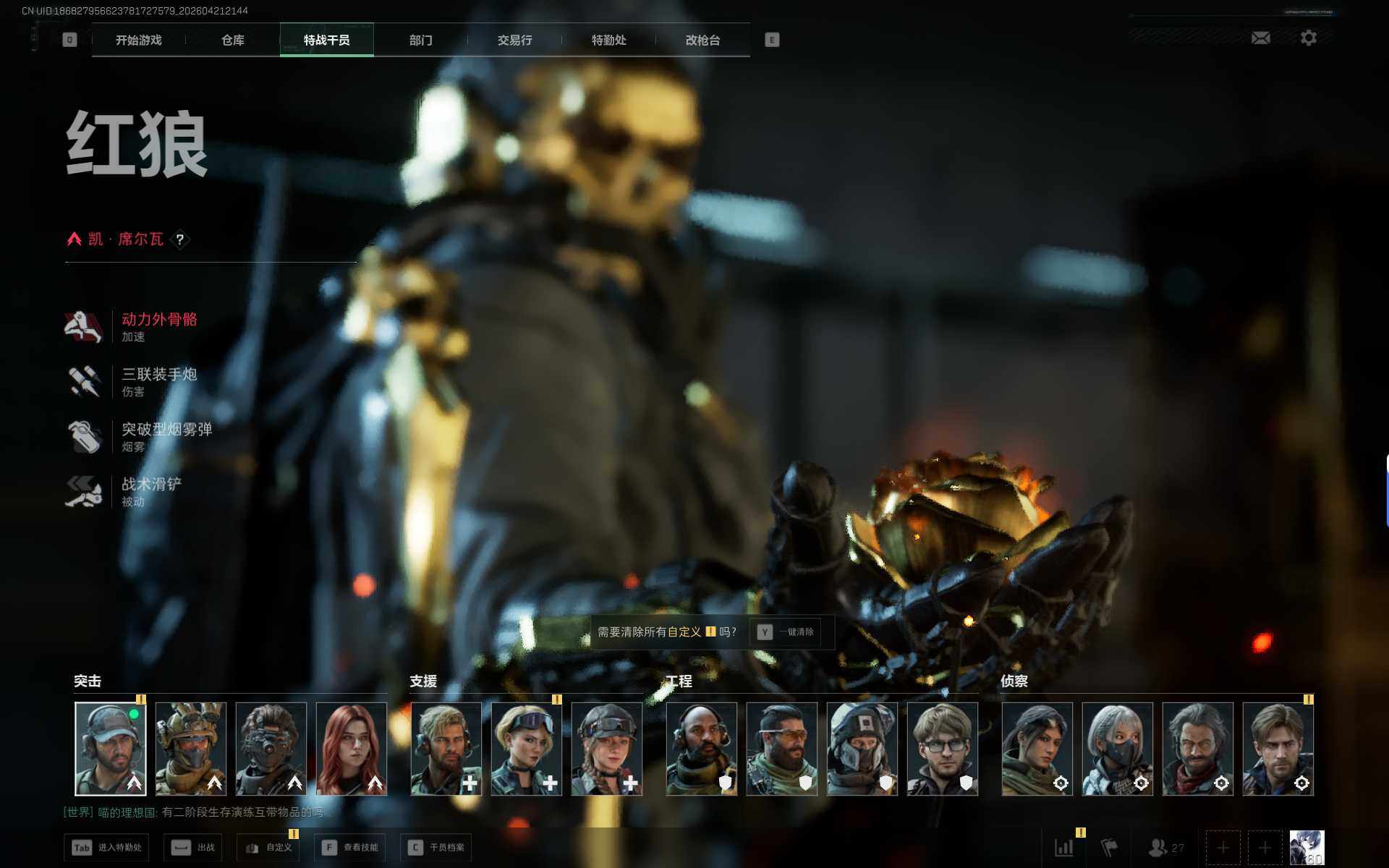Viewport: 1389px width, 868px height.
Task: Select the silver-haired masked recon operator
Action: [1117, 748]
